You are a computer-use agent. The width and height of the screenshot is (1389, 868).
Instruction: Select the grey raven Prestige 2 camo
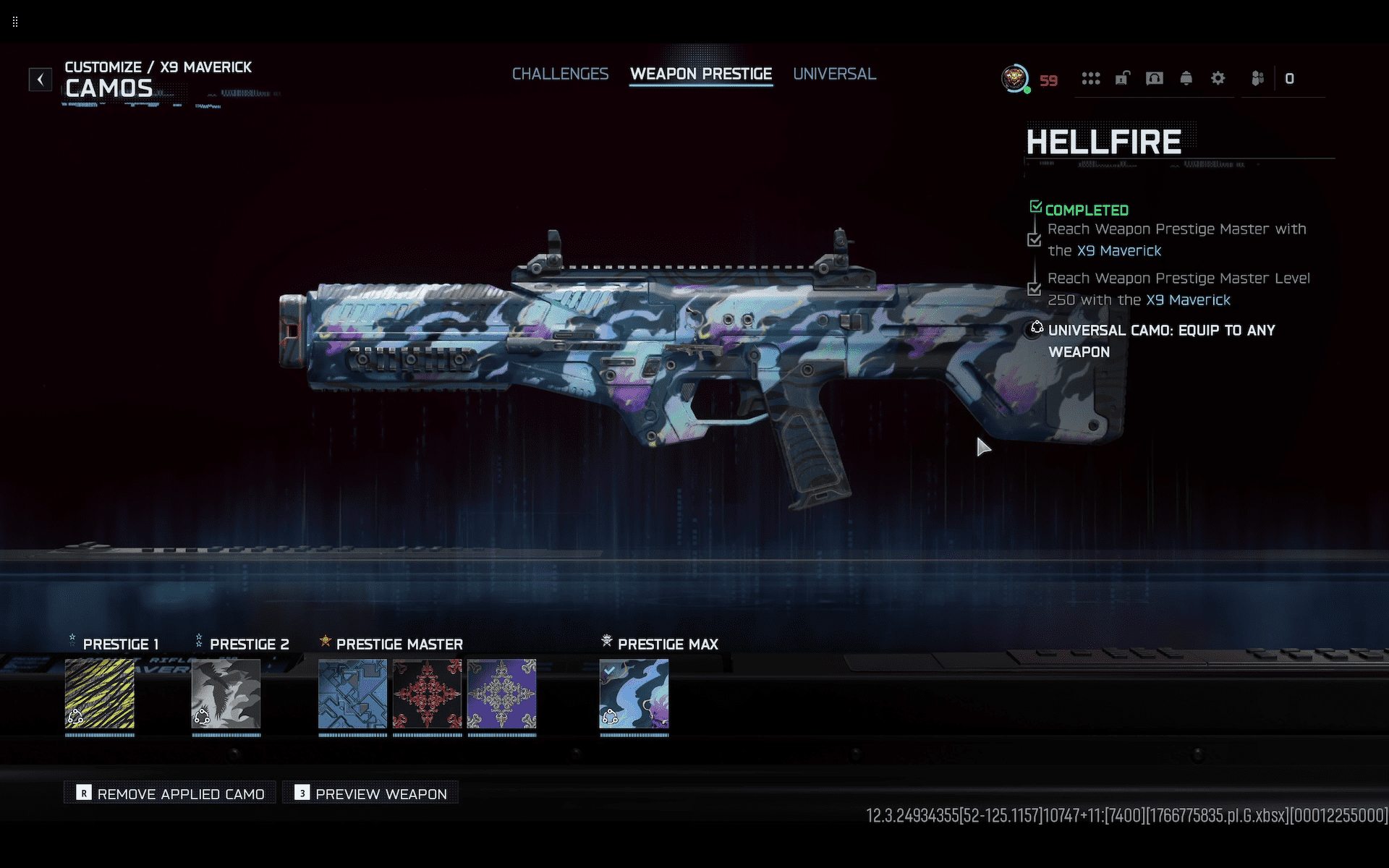click(226, 694)
